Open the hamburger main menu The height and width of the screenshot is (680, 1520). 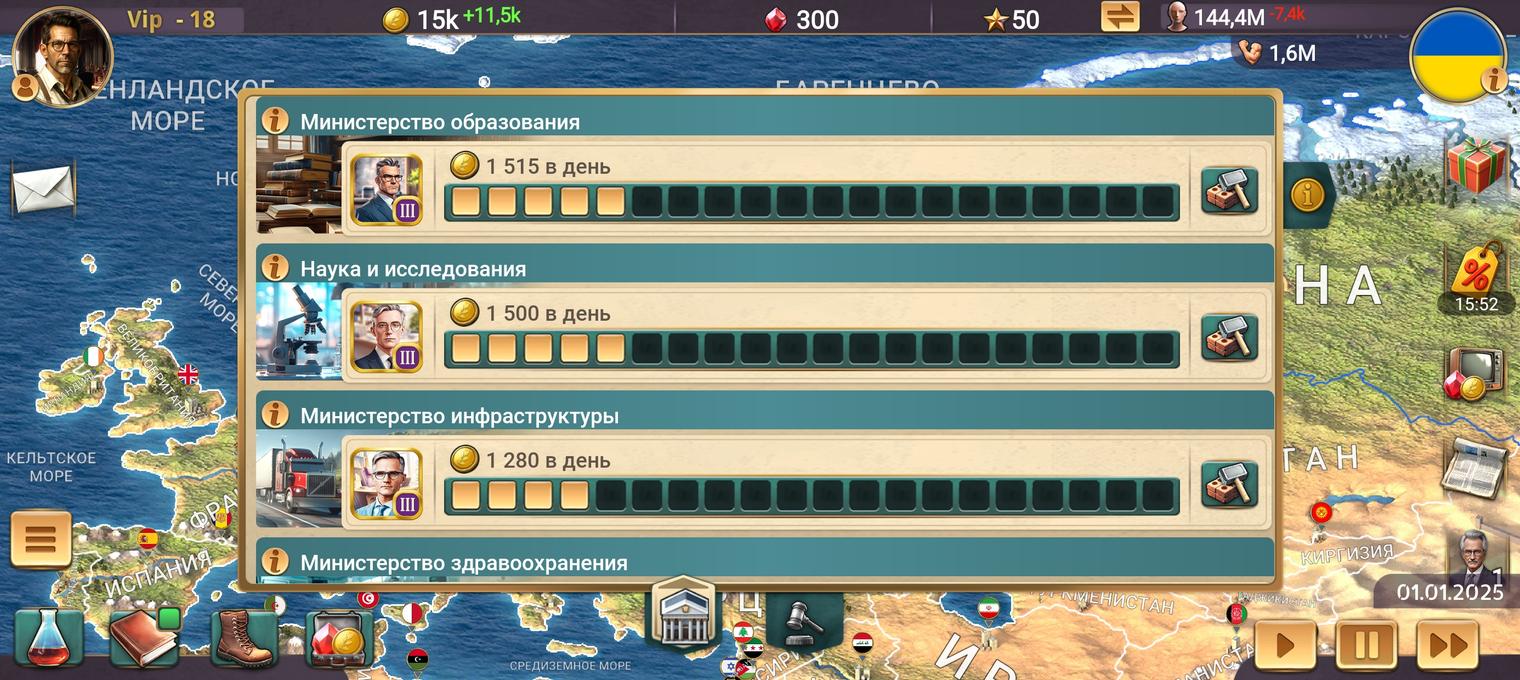pos(41,539)
